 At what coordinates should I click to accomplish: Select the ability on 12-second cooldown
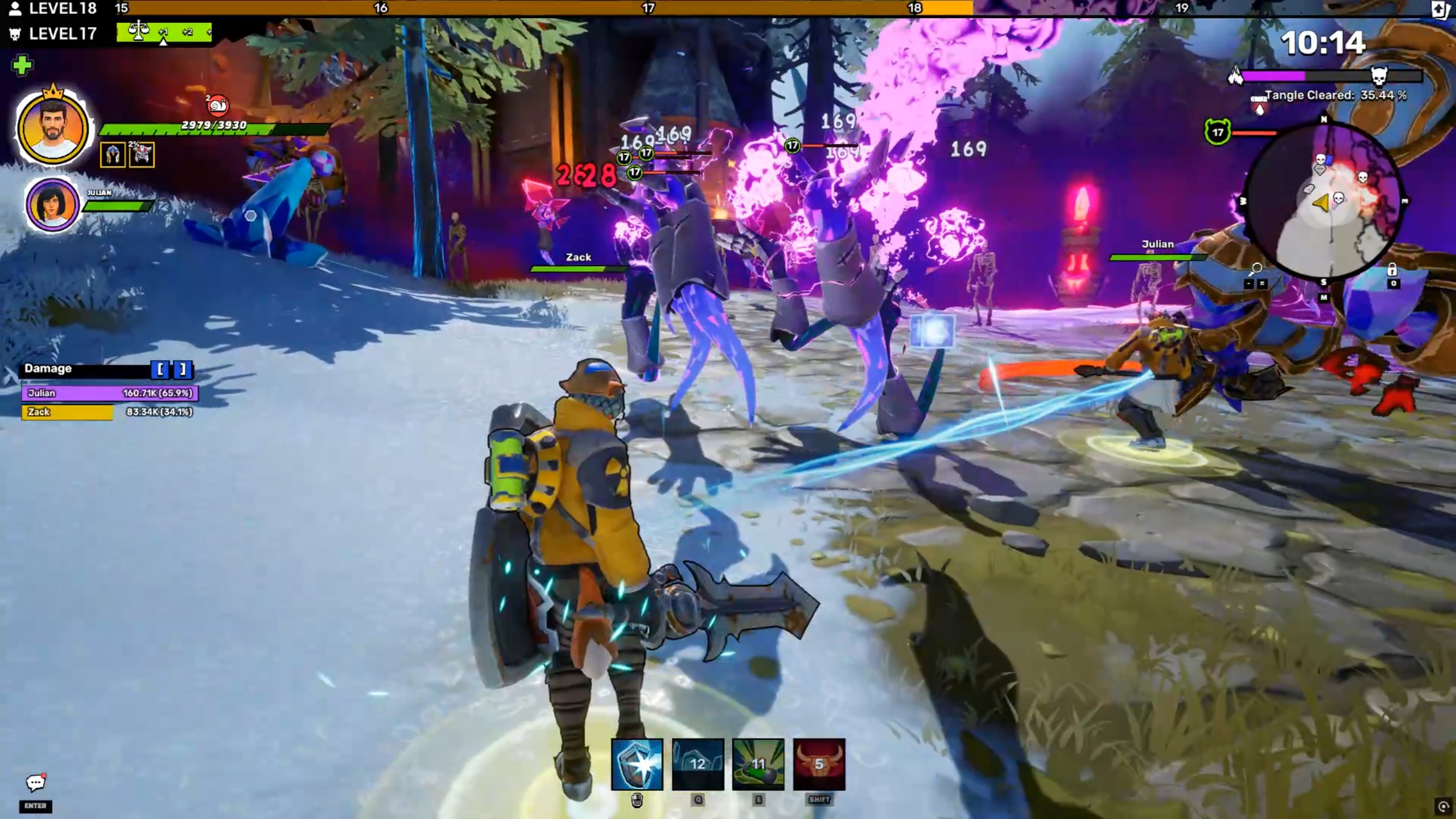pyautogui.click(x=698, y=764)
